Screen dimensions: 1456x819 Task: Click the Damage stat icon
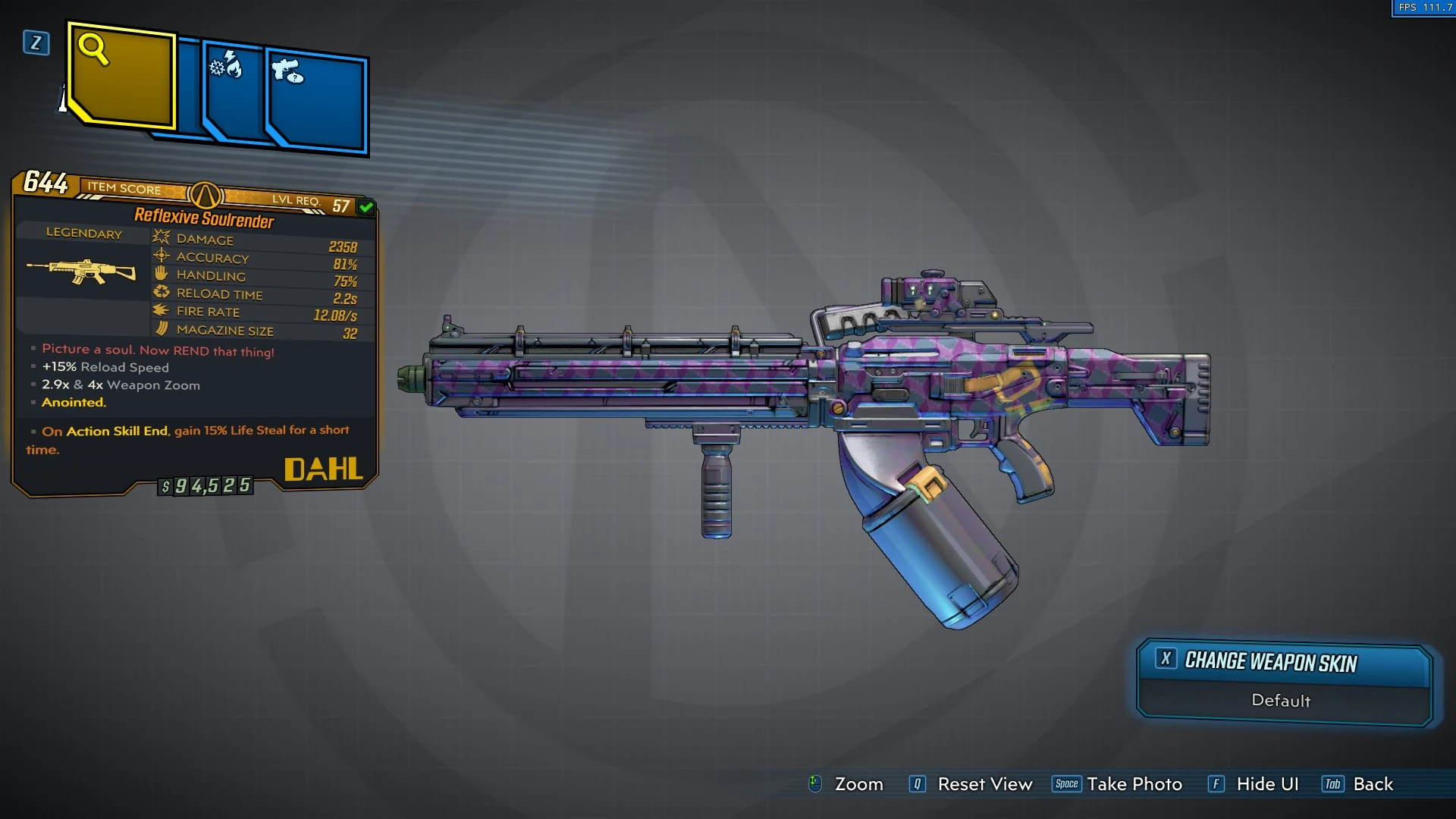161,238
